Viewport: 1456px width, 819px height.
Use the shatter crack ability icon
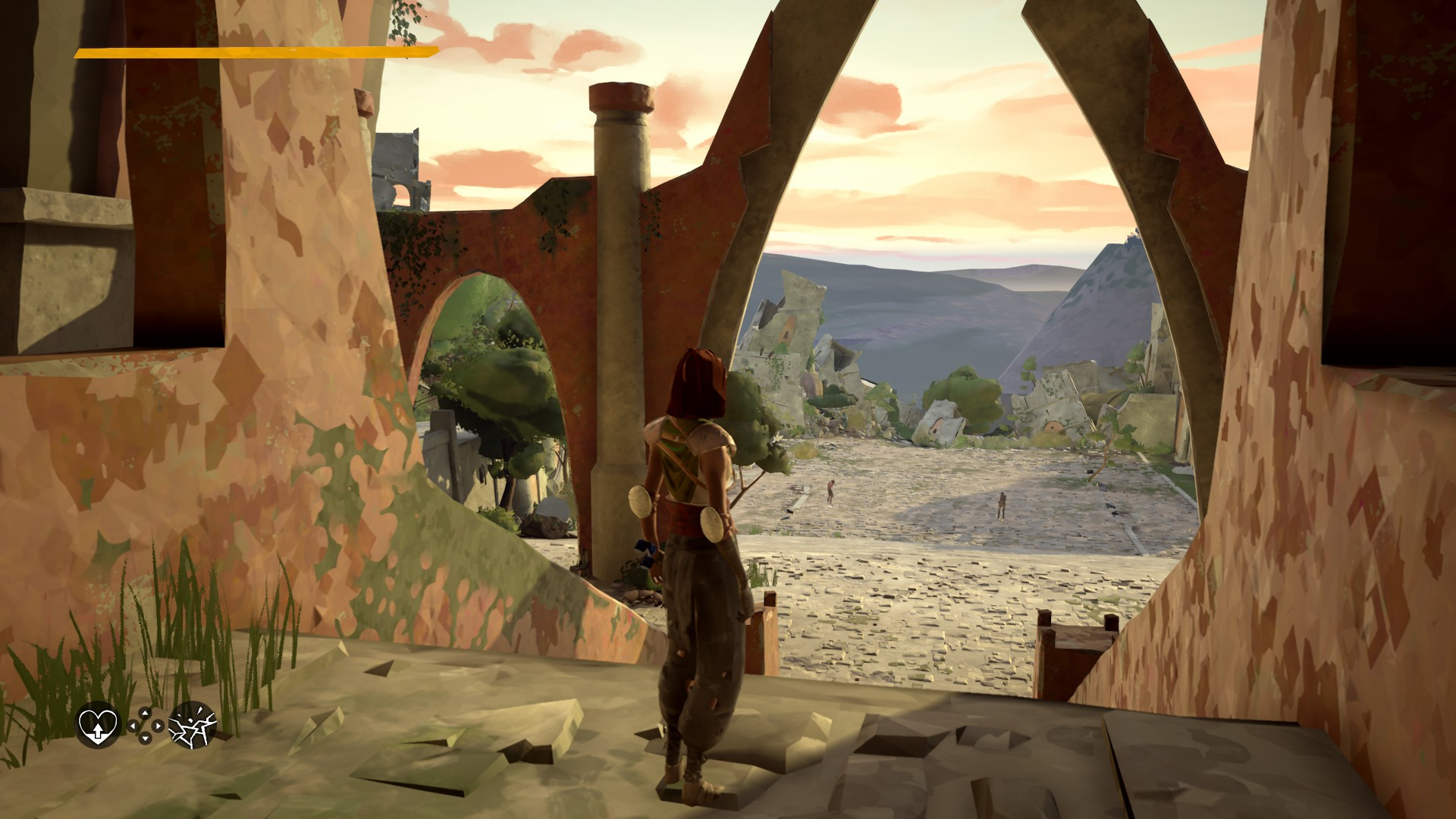(x=192, y=724)
